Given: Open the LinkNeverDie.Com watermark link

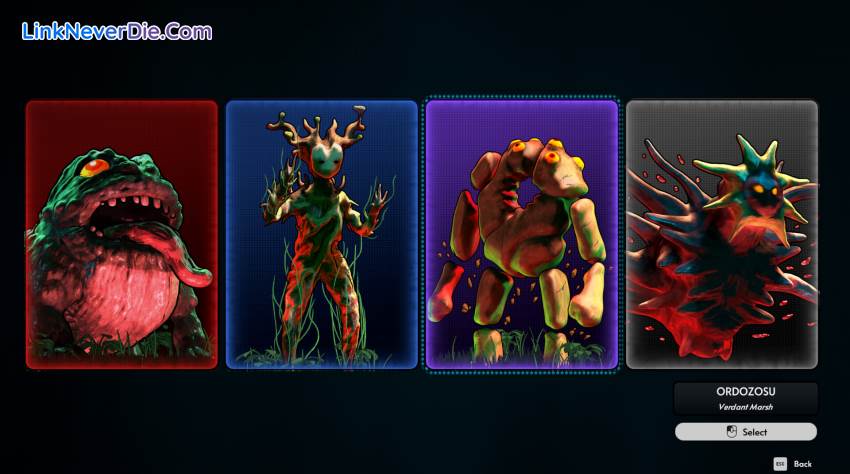Looking at the screenshot, I should [x=117, y=31].
